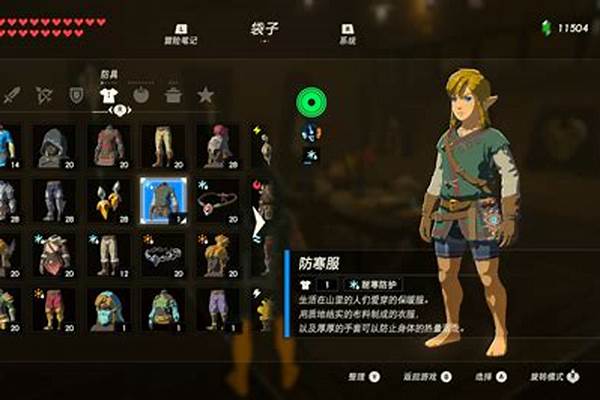
Task: Switch to the shields category
Action: pos(76,96)
